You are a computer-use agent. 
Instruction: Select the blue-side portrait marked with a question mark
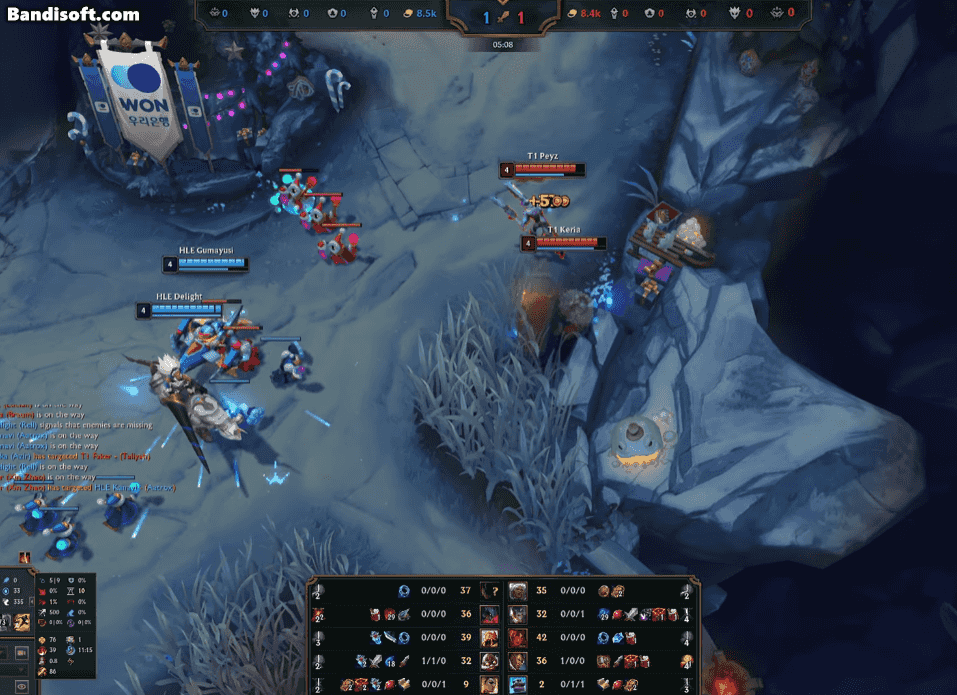pyautogui.click(x=490, y=591)
